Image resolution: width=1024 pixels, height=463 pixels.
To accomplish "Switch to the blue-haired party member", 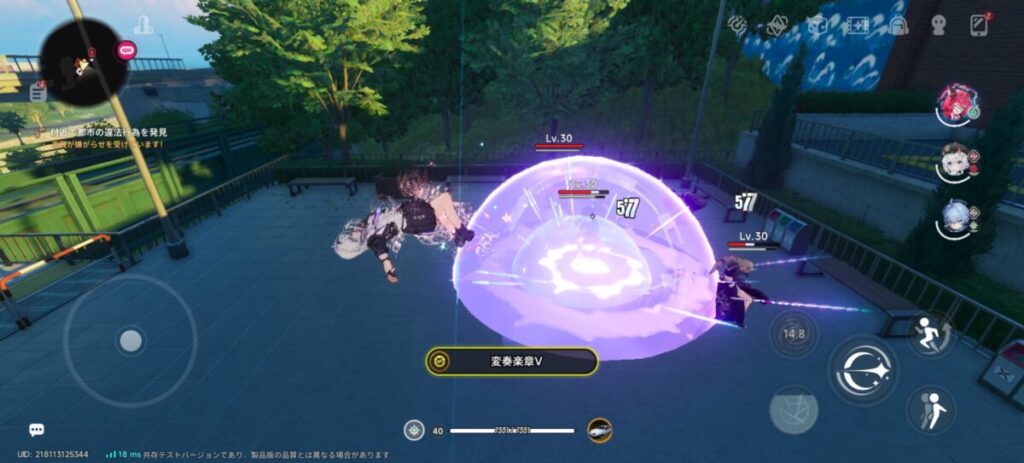I will [955, 220].
